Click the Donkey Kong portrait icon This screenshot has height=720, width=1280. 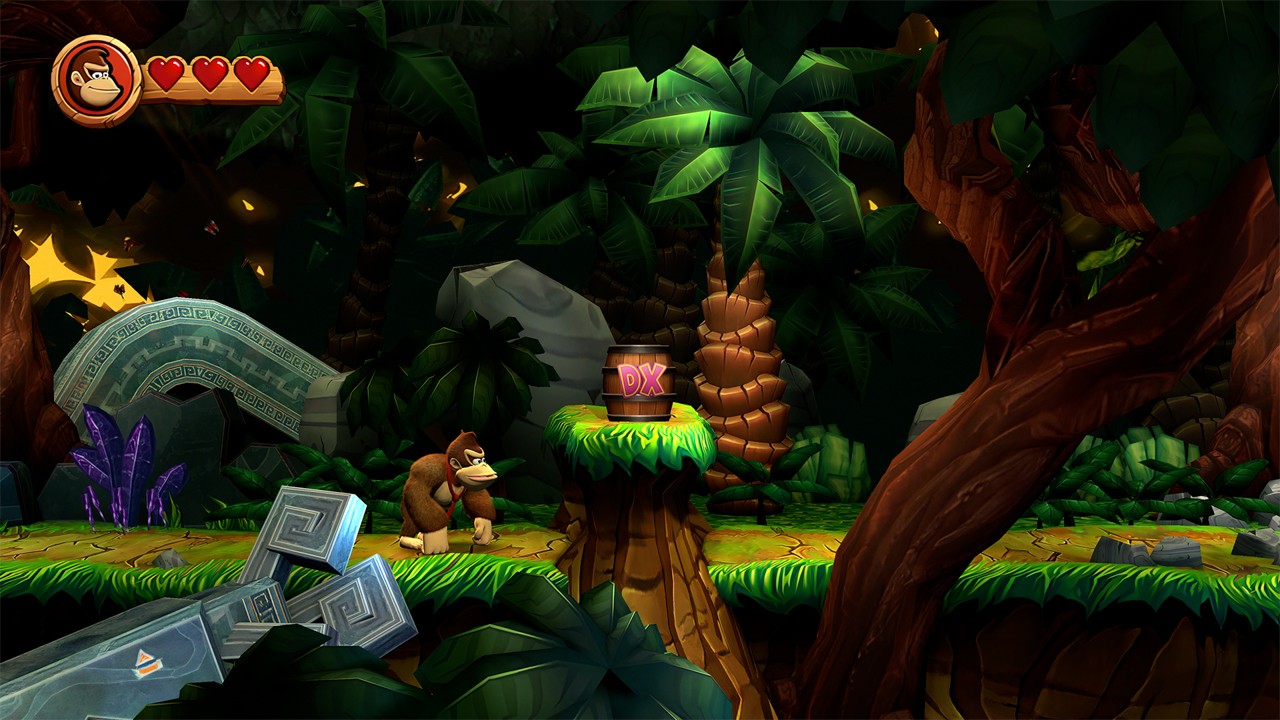point(95,78)
